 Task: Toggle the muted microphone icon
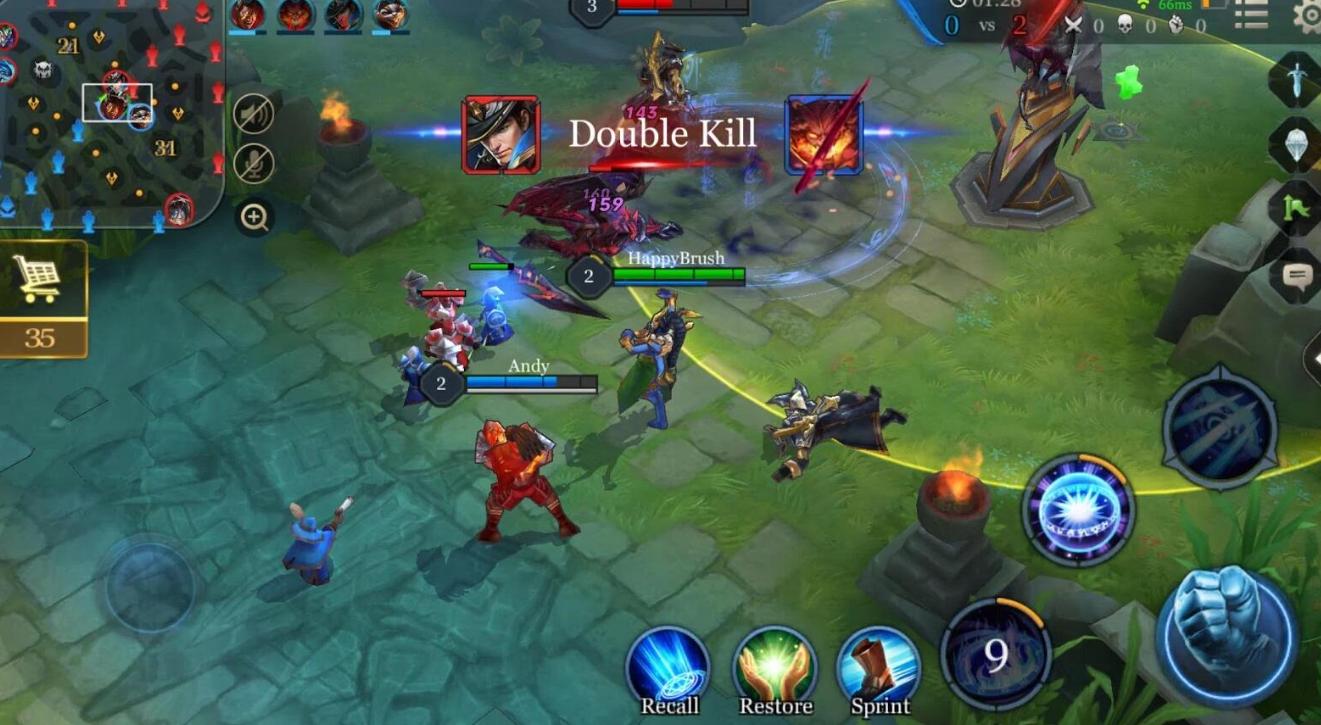pos(254,164)
